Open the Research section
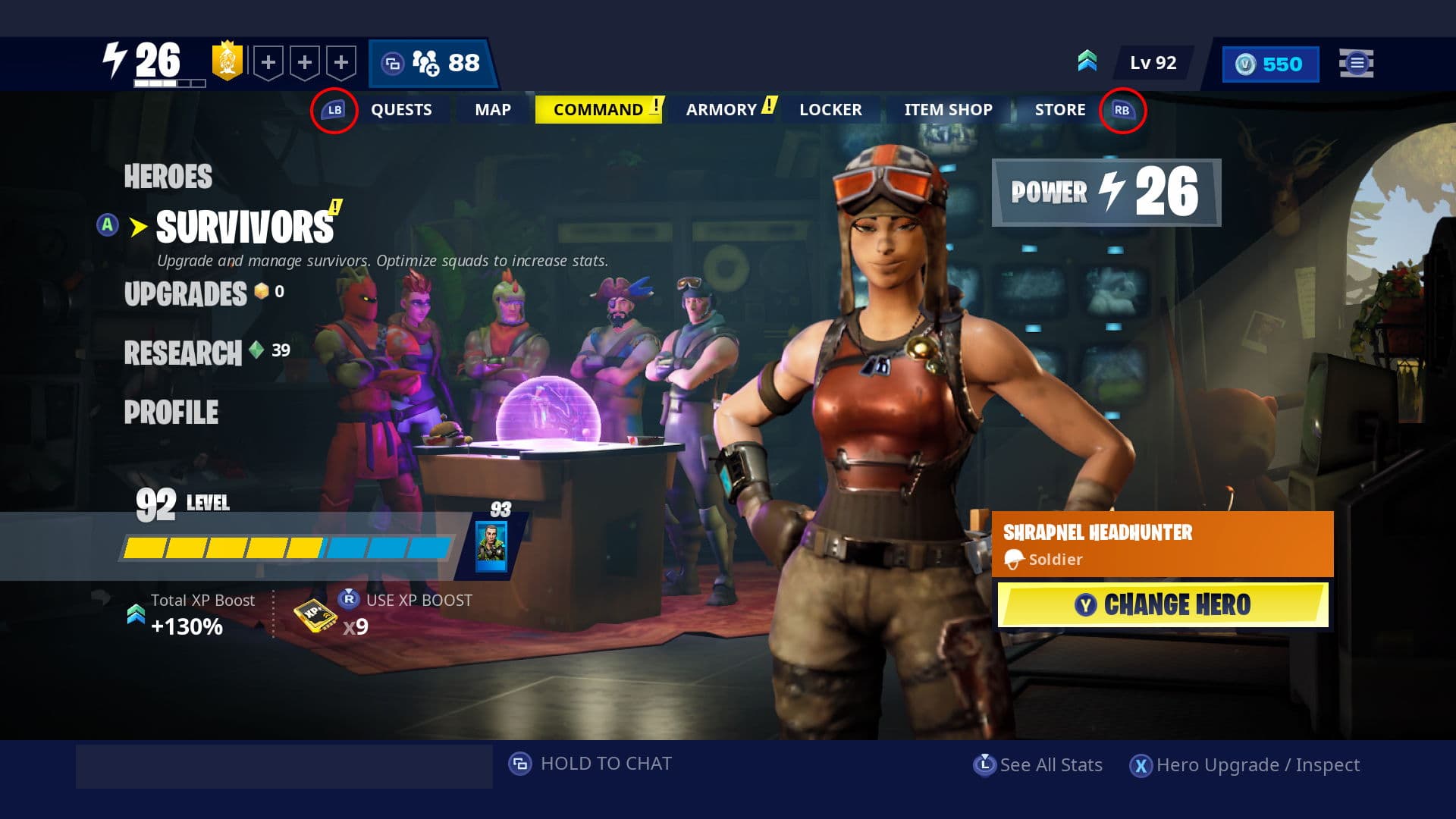 [x=182, y=352]
